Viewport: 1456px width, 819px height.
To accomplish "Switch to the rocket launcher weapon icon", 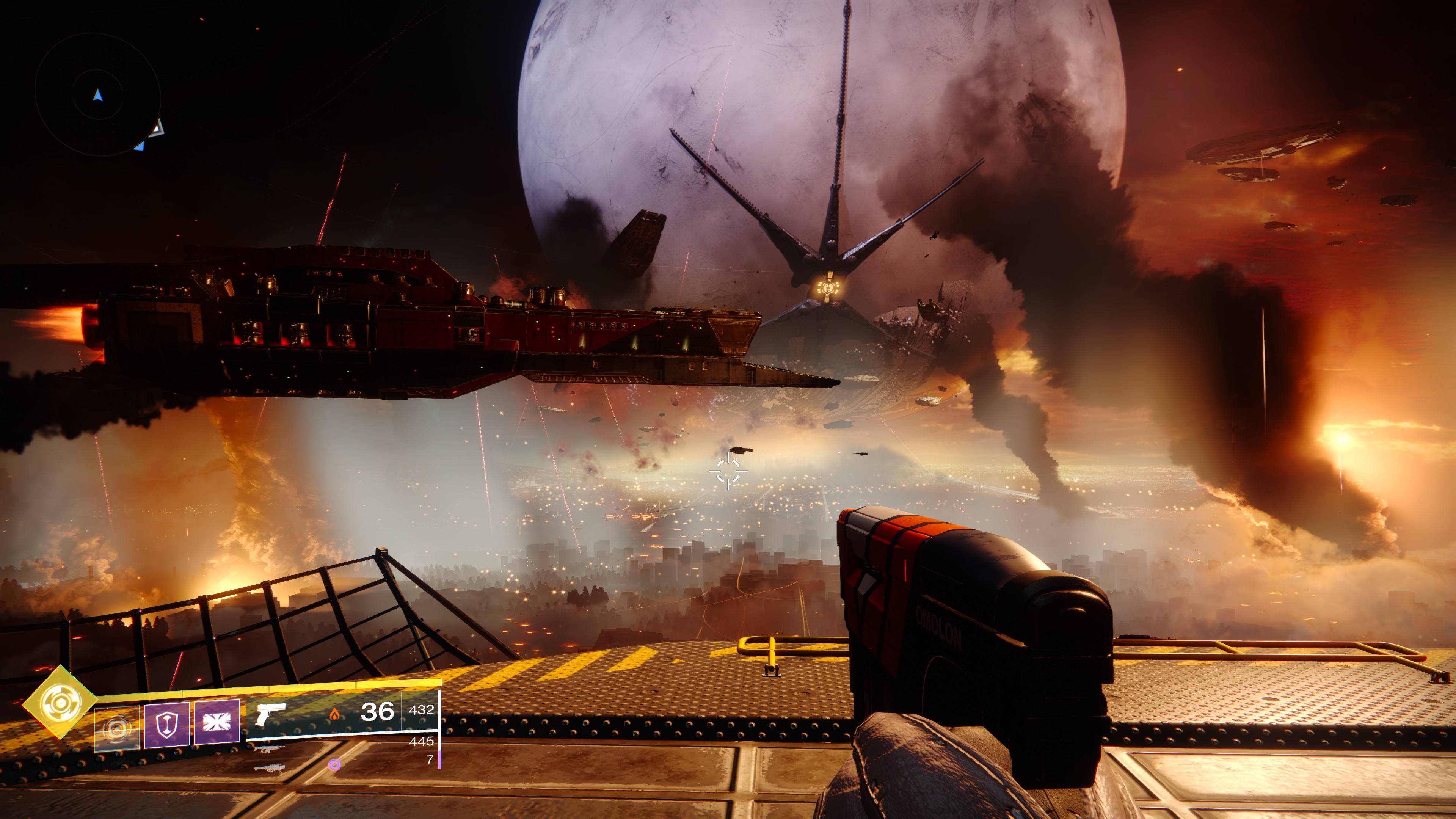I will pyautogui.click(x=270, y=768).
